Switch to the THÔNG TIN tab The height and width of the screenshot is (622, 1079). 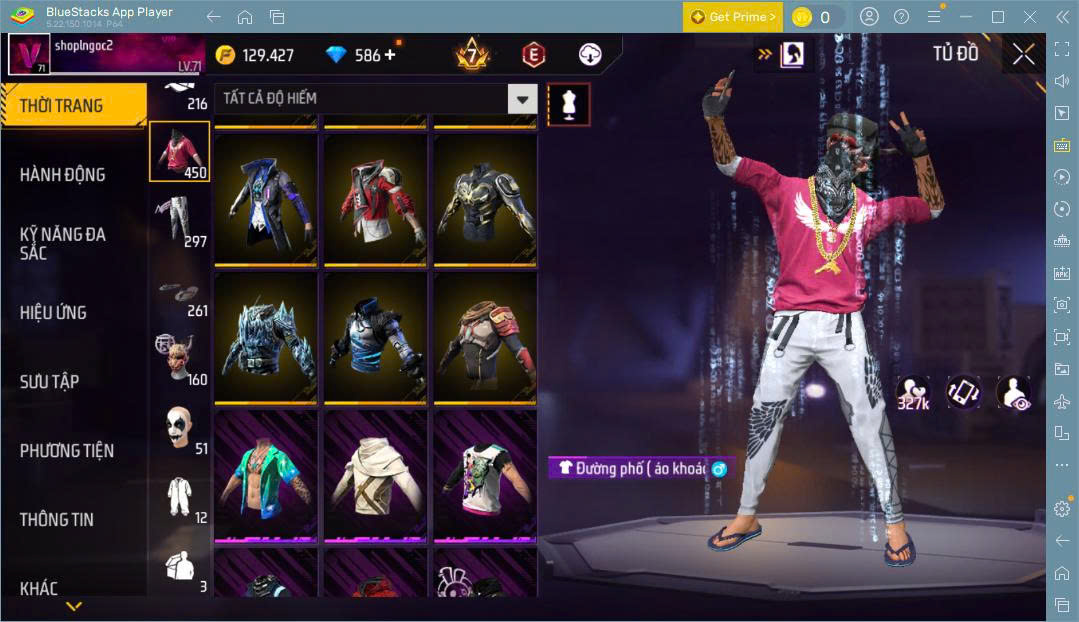click(57, 519)
